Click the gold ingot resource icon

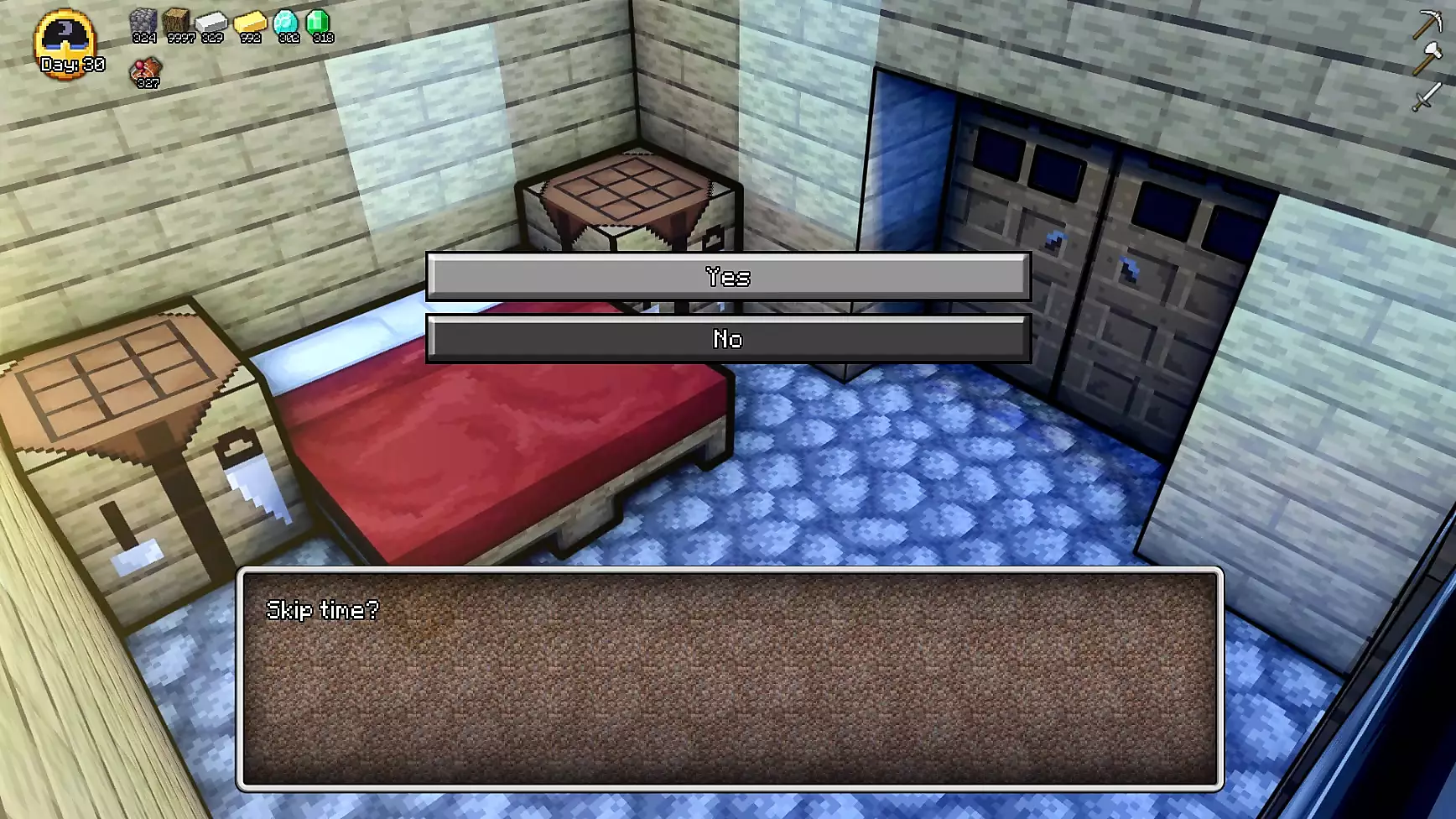pyautogui.click(x=250, y=23)
